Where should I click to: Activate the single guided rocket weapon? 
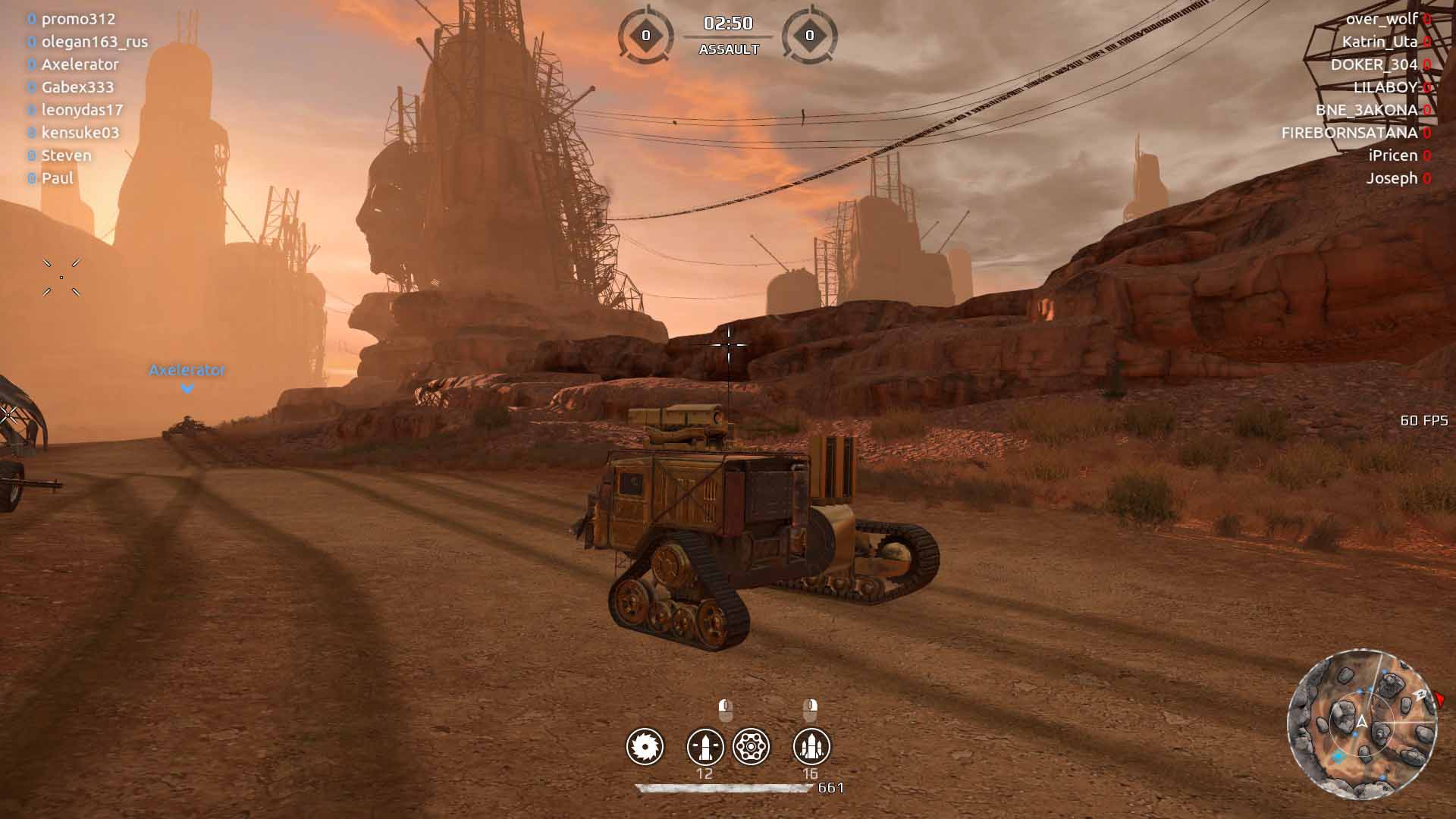[705, 747]
